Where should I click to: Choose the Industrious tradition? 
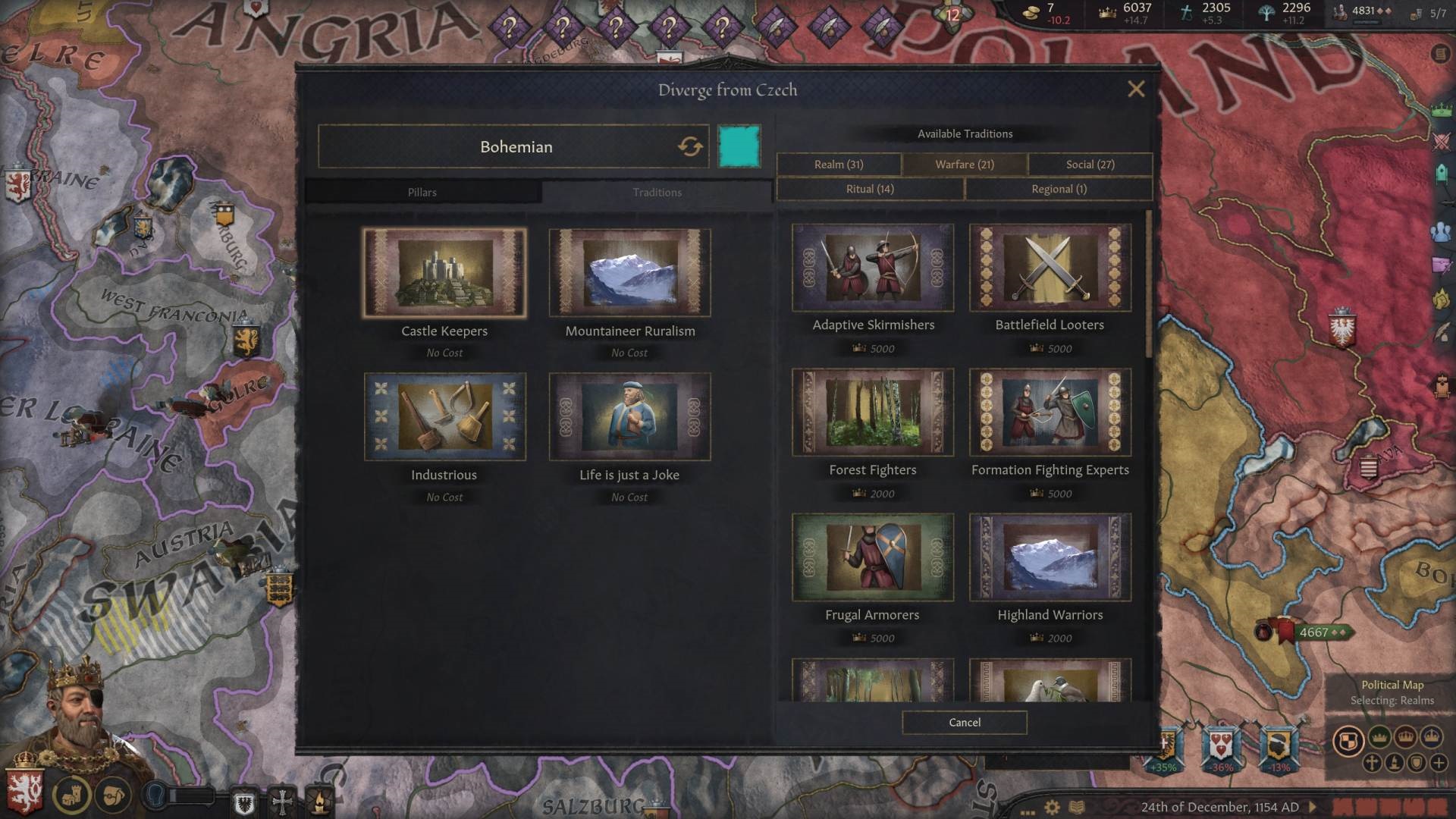(444, 417)
